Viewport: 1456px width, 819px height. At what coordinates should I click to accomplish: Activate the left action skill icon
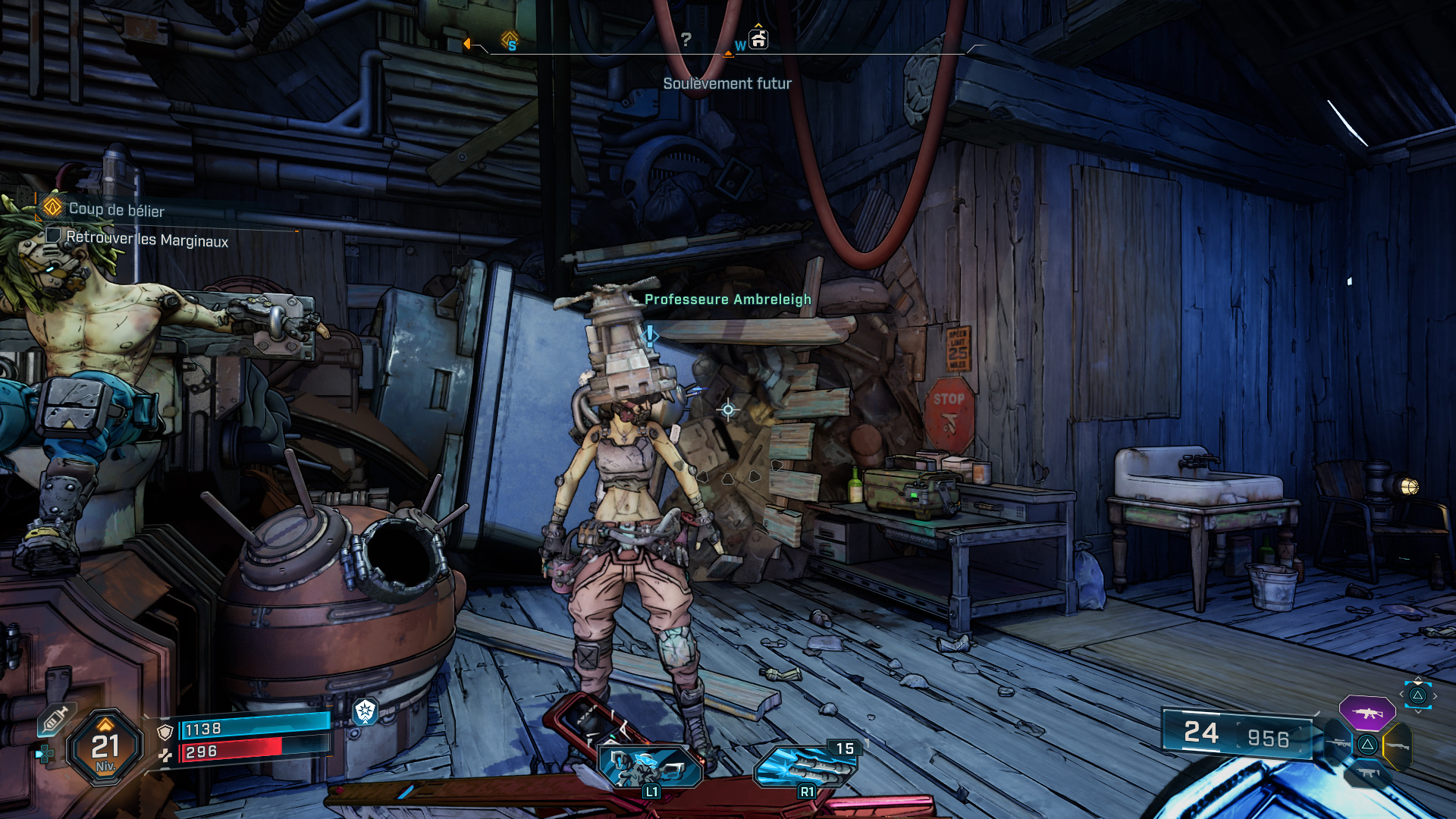(650, 766)
